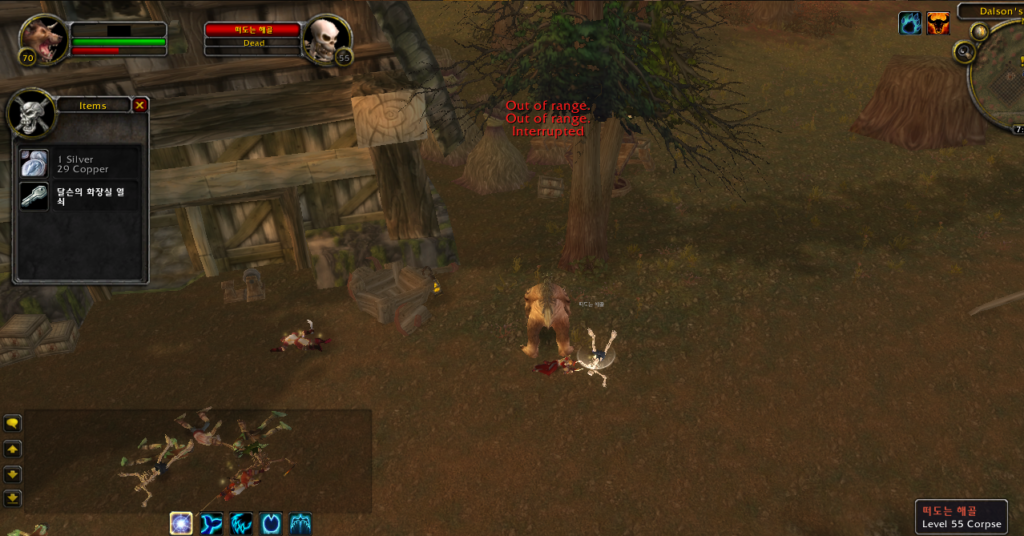Click the blue bear paw buff icon
Screen dimensions: 1024x536
tap(910, 24)
